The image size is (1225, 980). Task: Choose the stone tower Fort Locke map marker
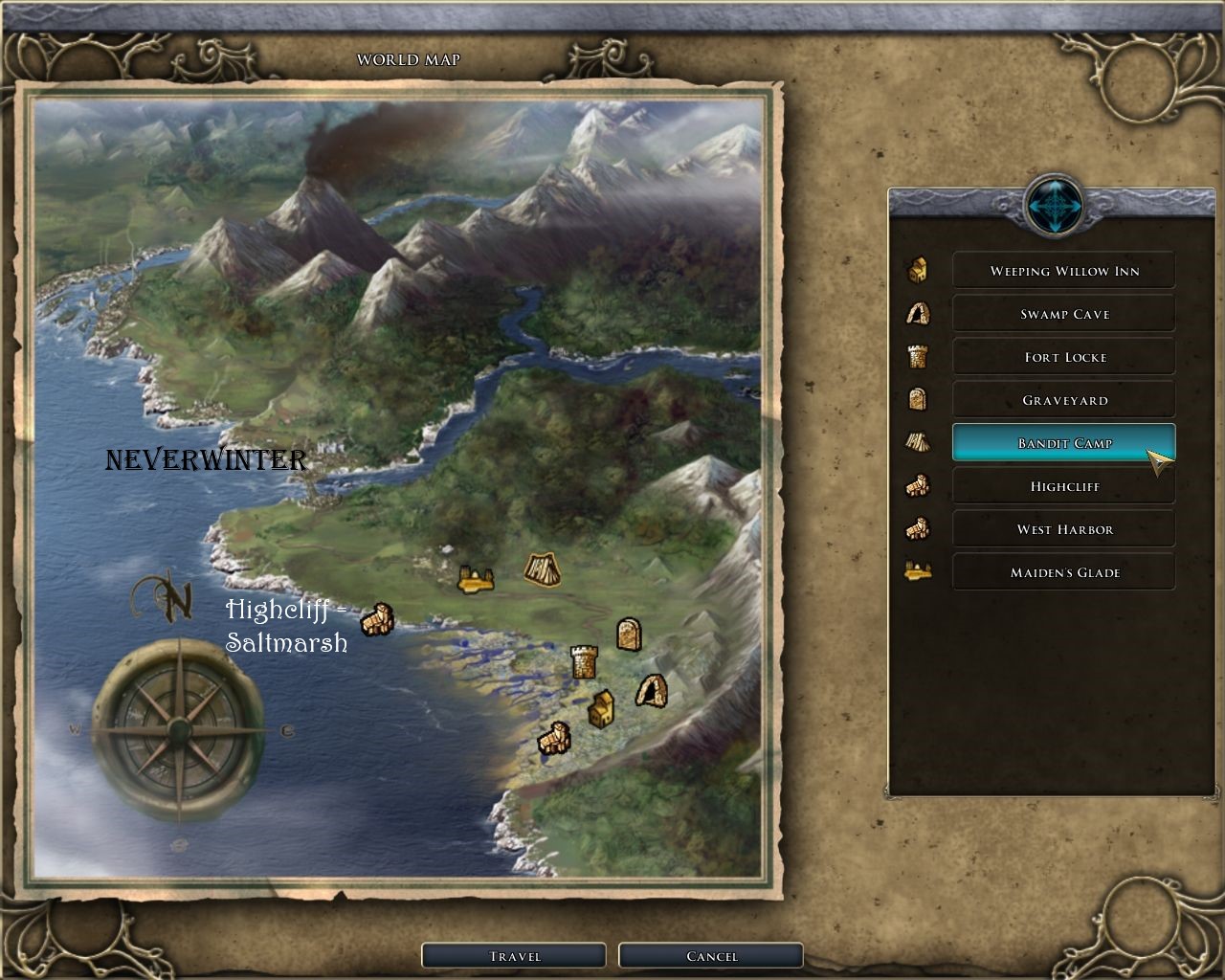click(584, 661)
